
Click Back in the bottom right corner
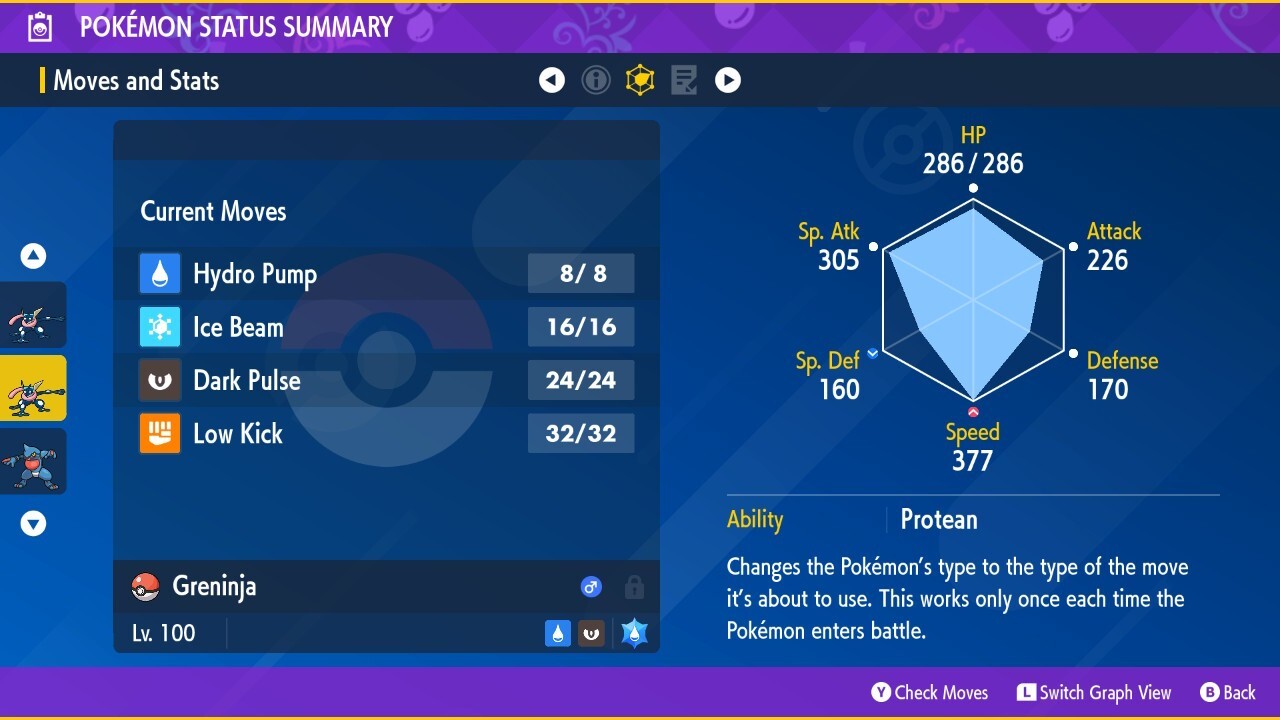tap(1228, 692)
